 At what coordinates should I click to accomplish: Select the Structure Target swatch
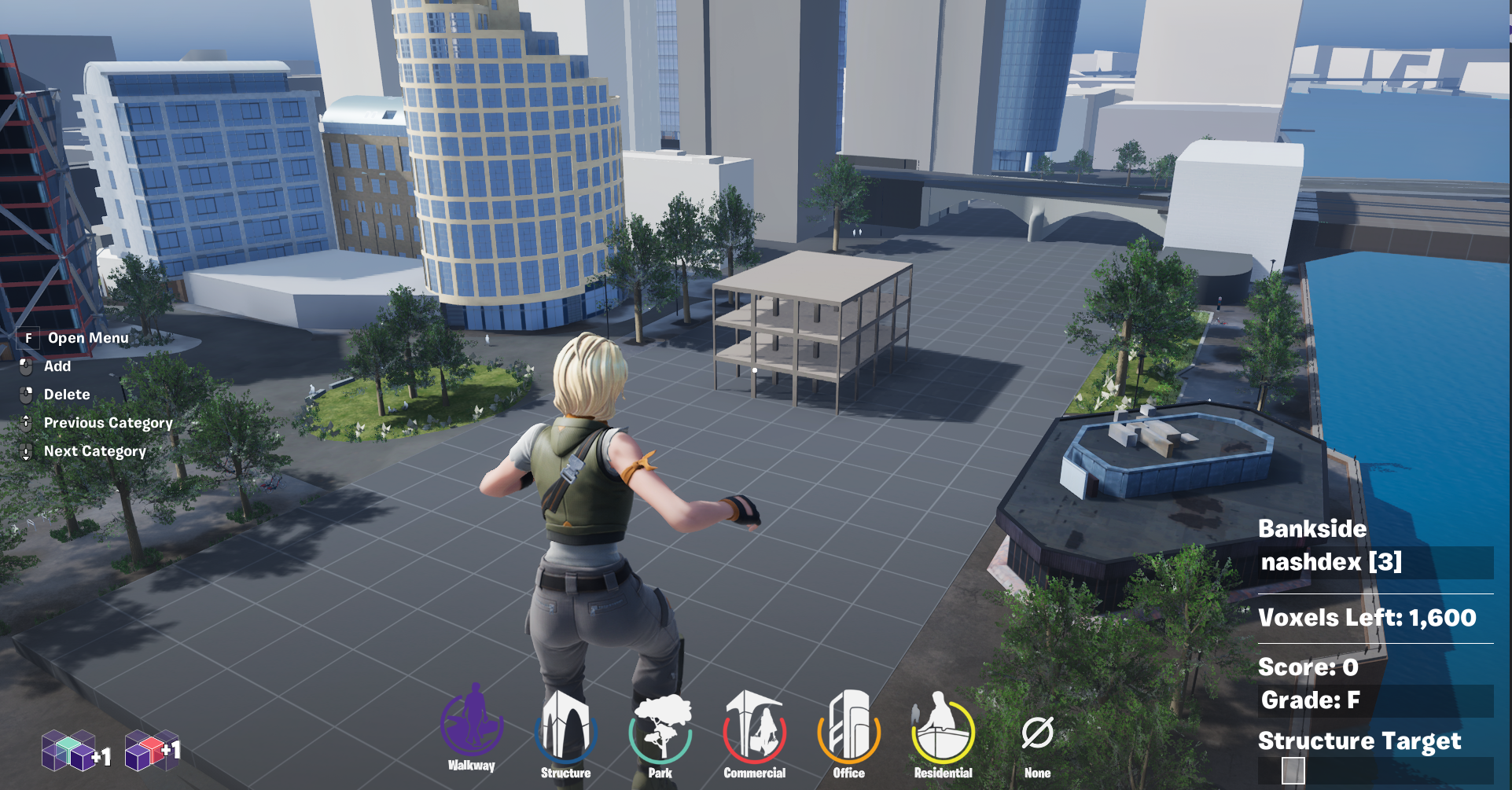1293,770
